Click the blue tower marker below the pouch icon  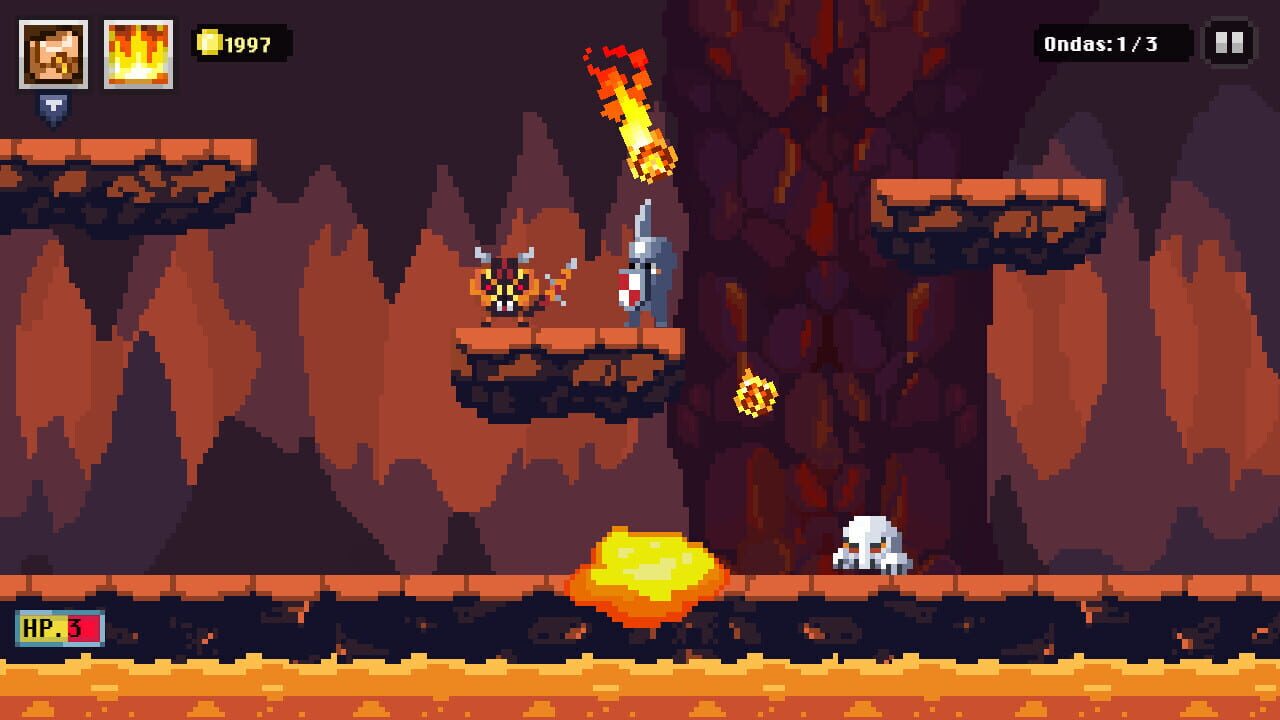(58, 106)
